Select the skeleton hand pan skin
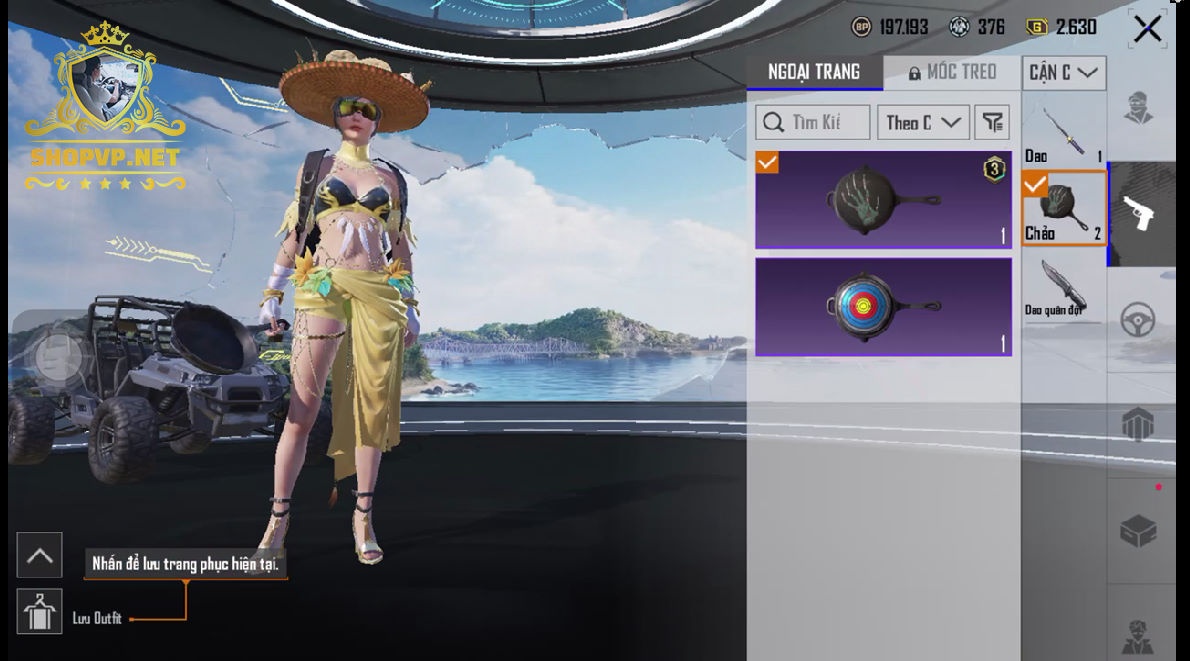This screenshot has width=1190, height=661. (883, 200)
